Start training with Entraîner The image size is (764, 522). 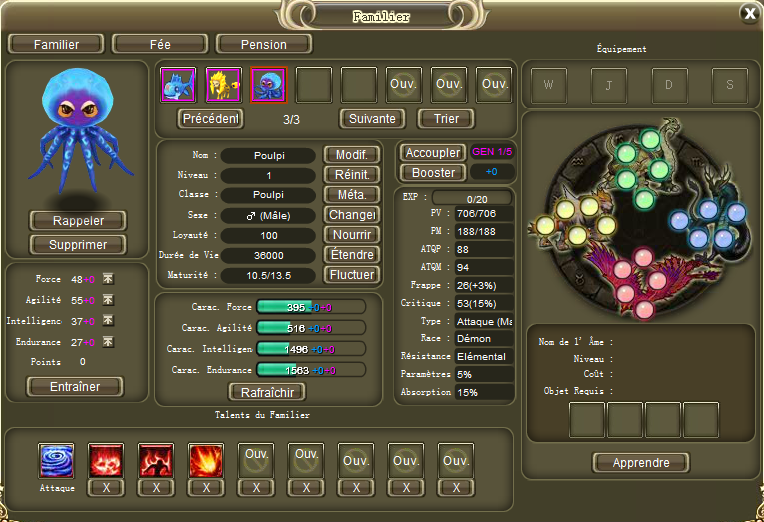76,386
